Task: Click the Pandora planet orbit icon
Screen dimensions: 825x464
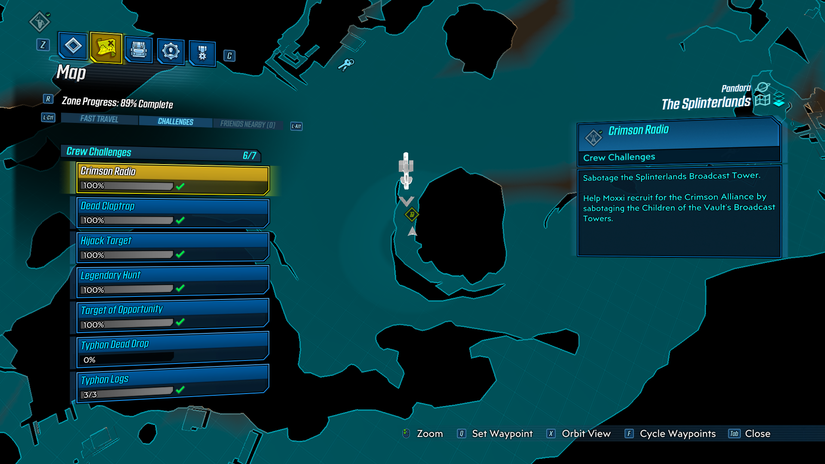Action: coord(763,88)
